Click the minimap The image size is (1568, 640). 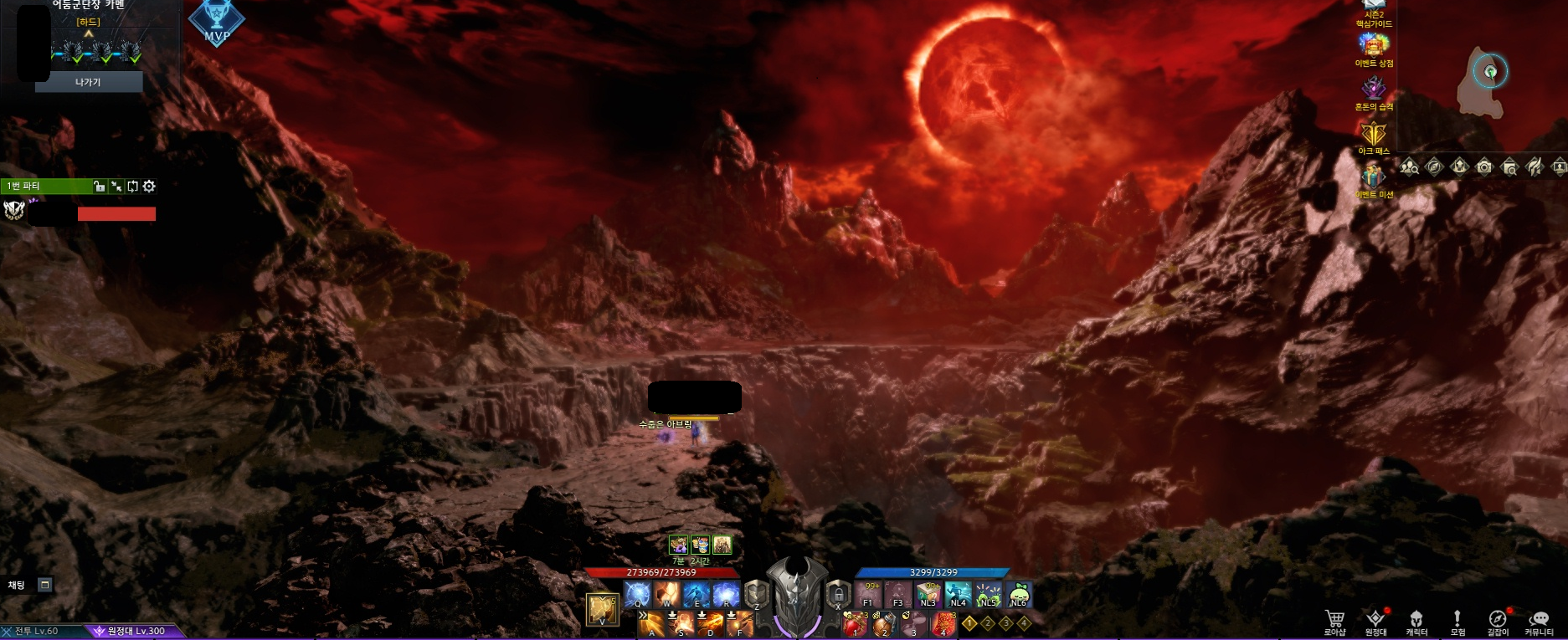point(1482,79)
